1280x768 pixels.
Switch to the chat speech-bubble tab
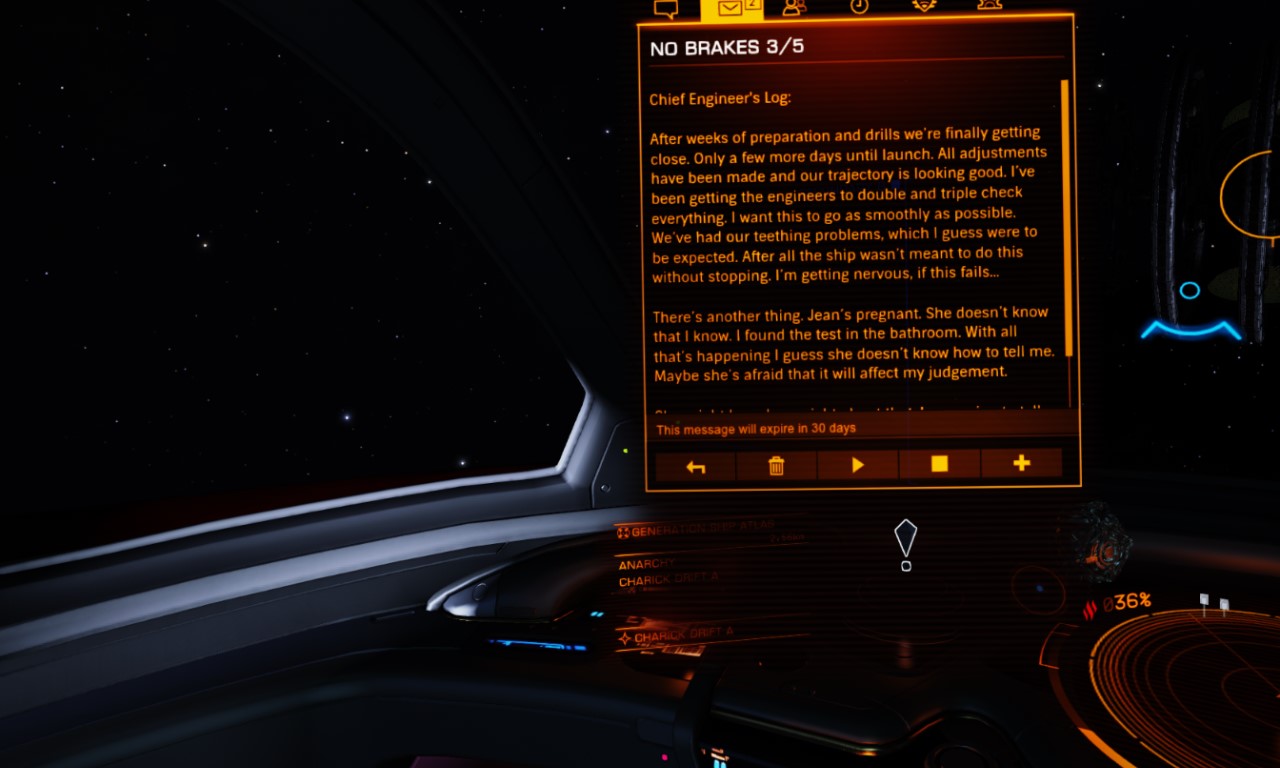[666, 9]
